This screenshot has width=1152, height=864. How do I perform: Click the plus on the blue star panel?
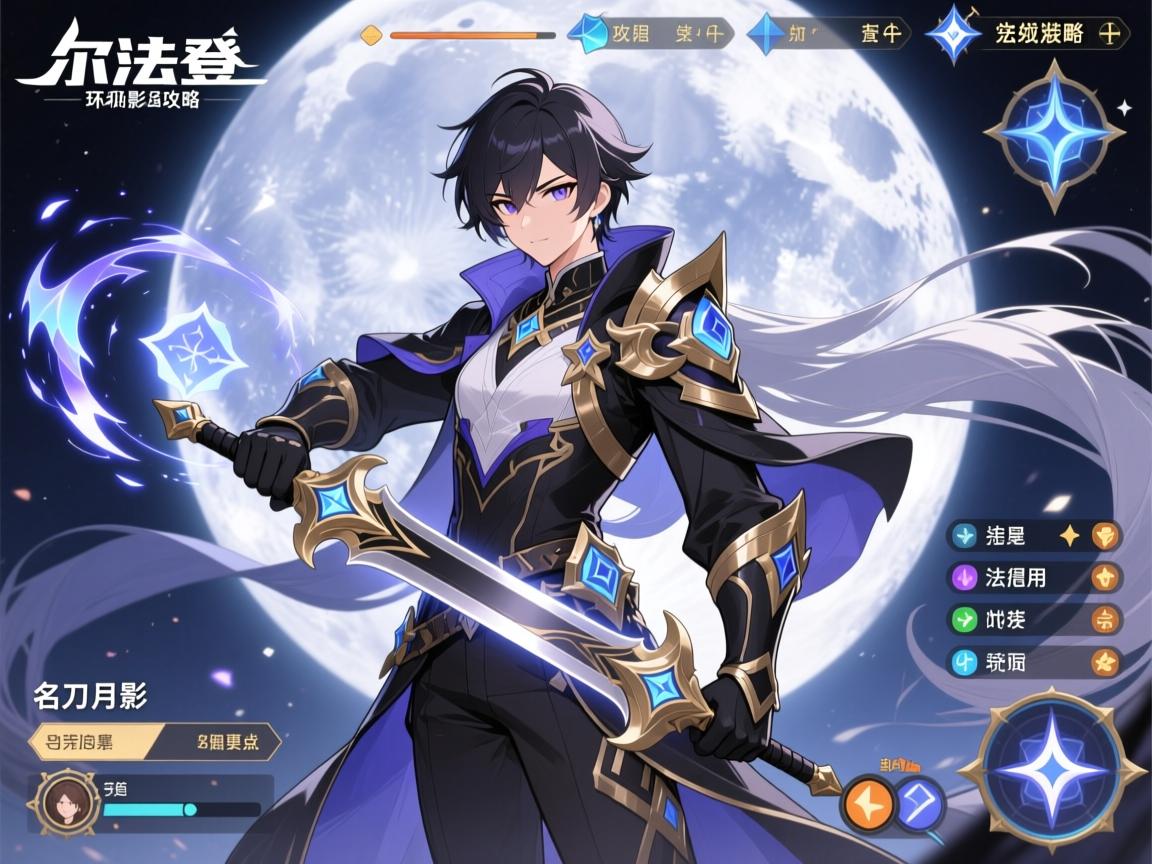tap(1108, 33)
